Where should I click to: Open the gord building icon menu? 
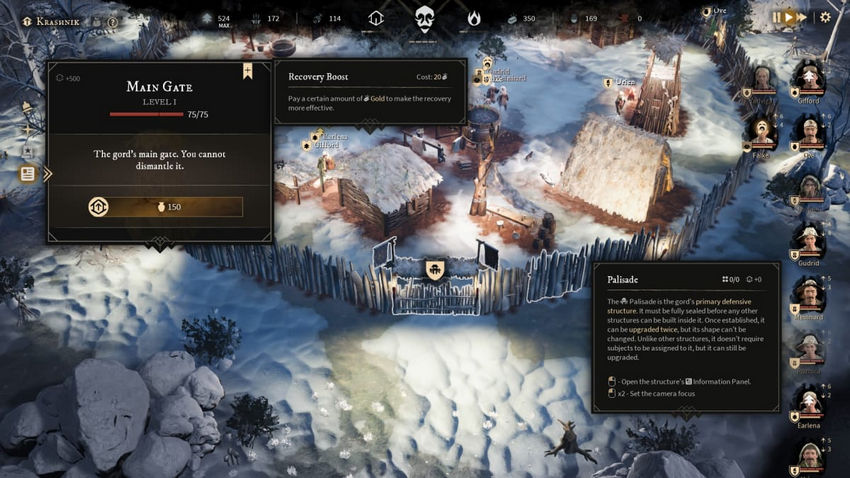pos(376,18)
